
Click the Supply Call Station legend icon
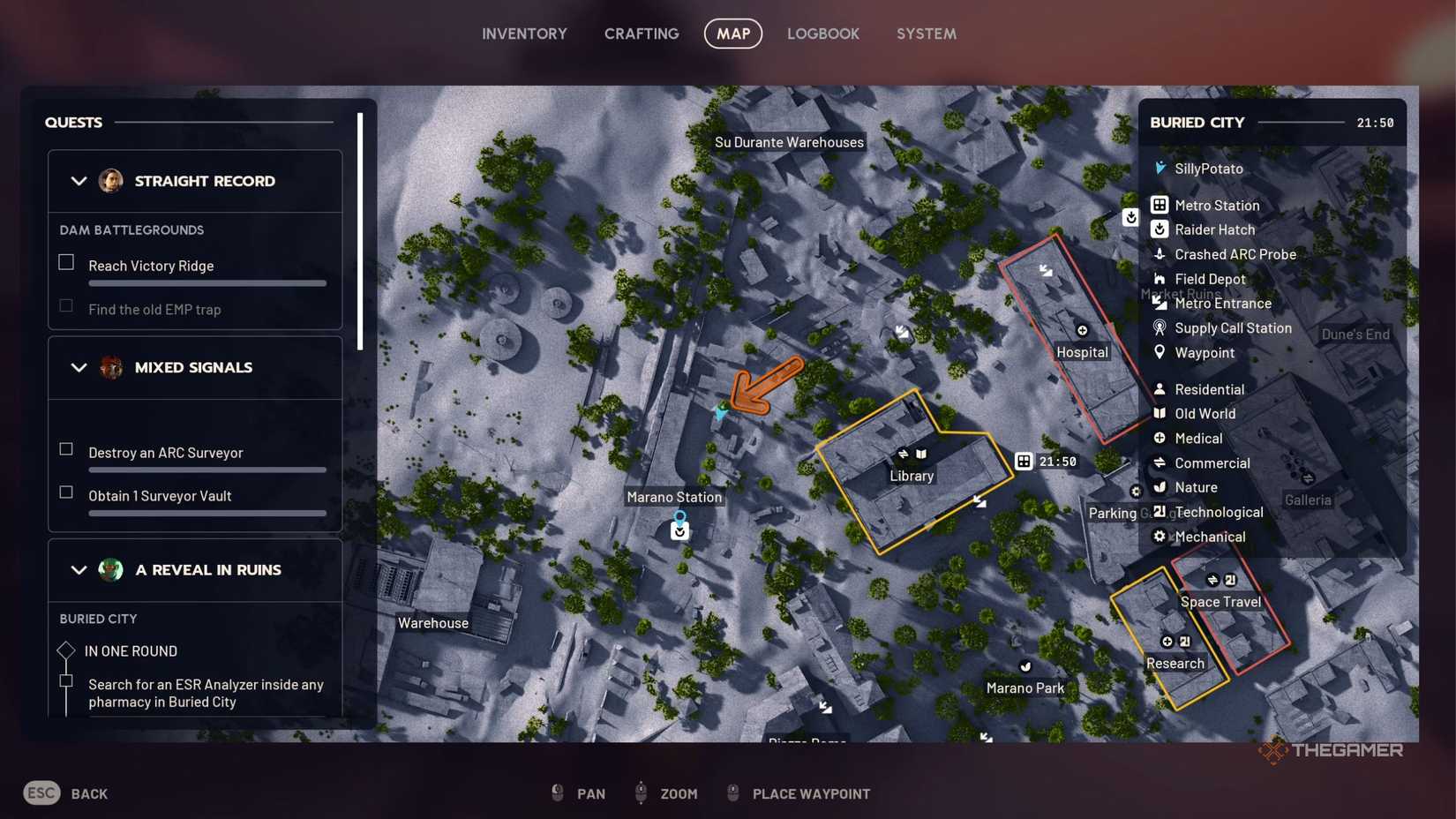[x=1160, y=327]
